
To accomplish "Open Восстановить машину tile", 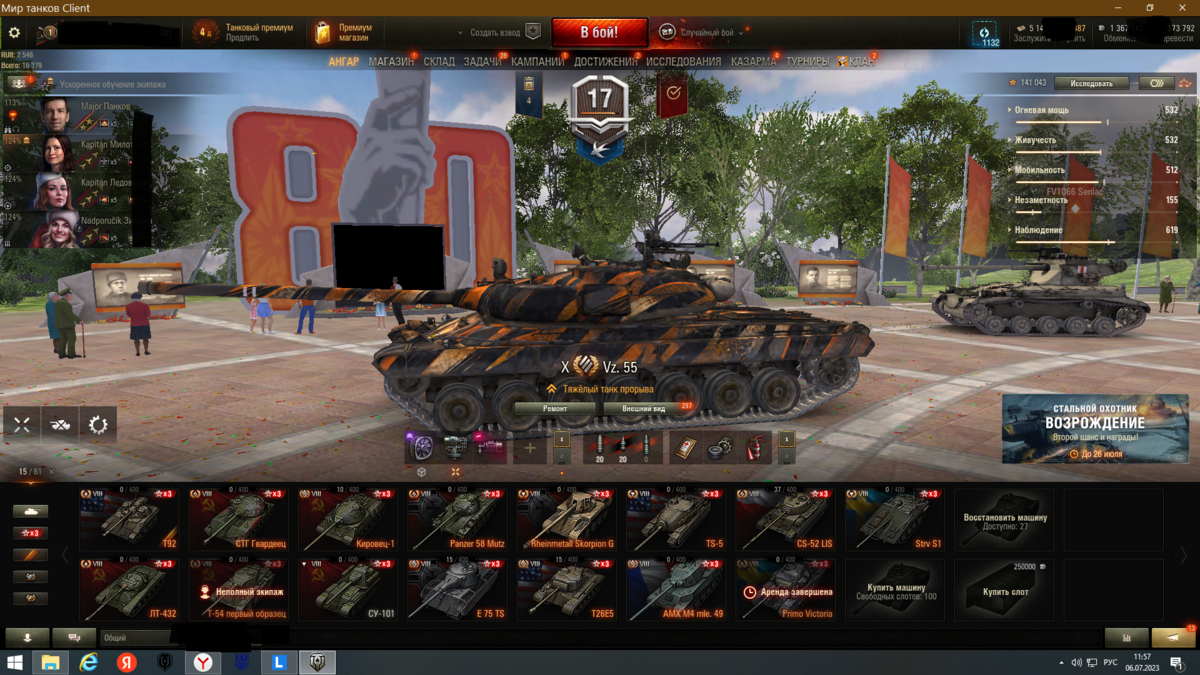I will (1004, 520).
